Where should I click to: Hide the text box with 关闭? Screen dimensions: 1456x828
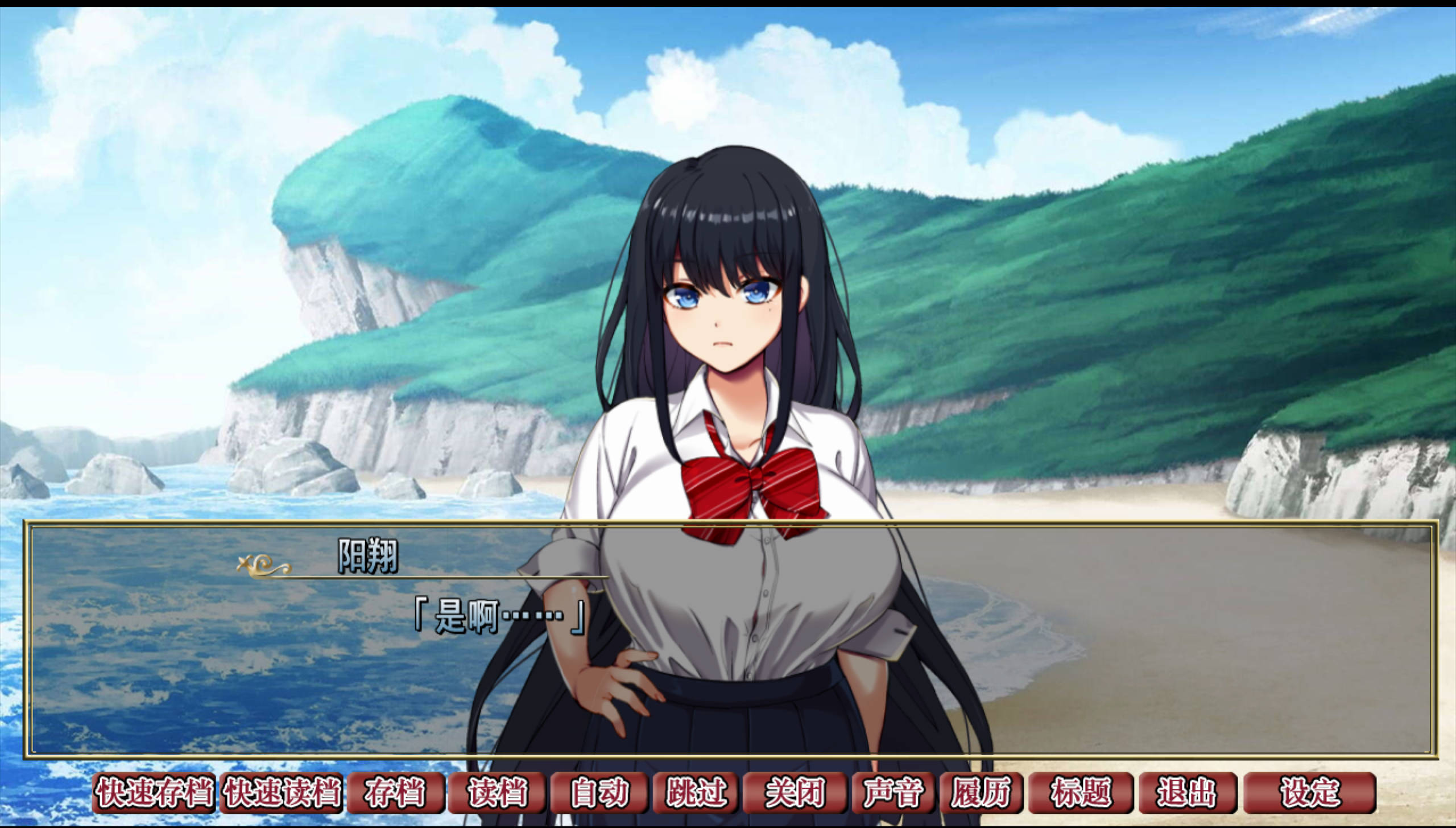pyautogui.click(x=795, y=792)
